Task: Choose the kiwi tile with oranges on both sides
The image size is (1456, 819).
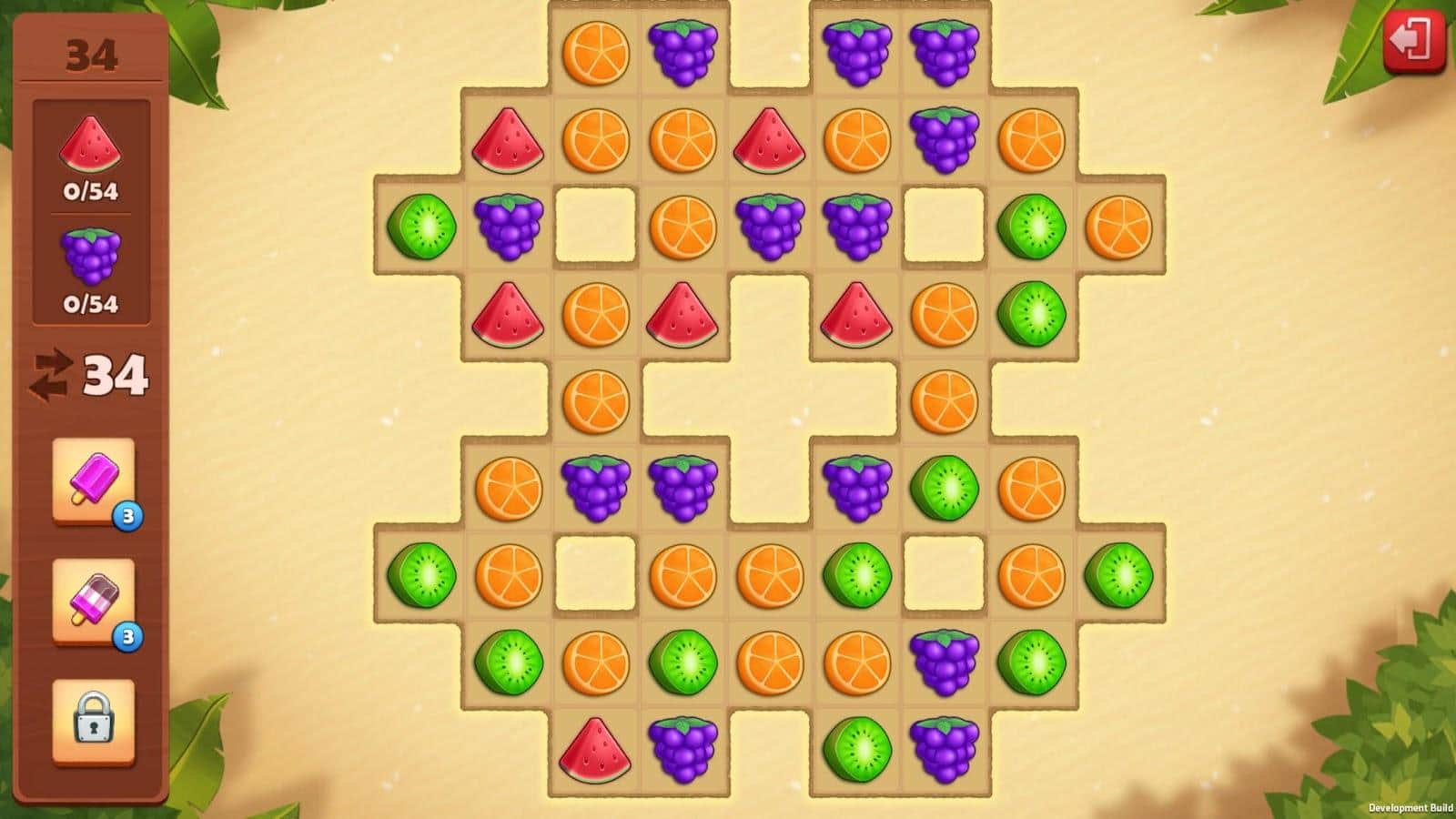Action: pyautogui.click(x=682, y=662)
